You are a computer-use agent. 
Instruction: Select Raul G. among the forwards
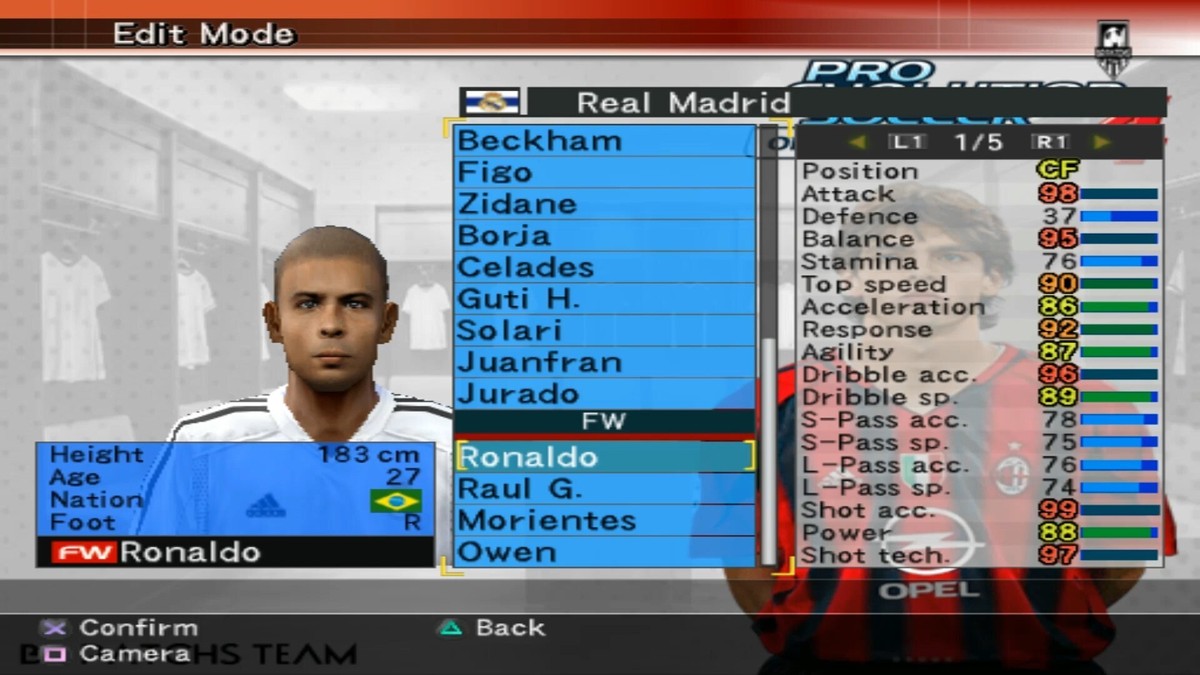pos(604,489)
